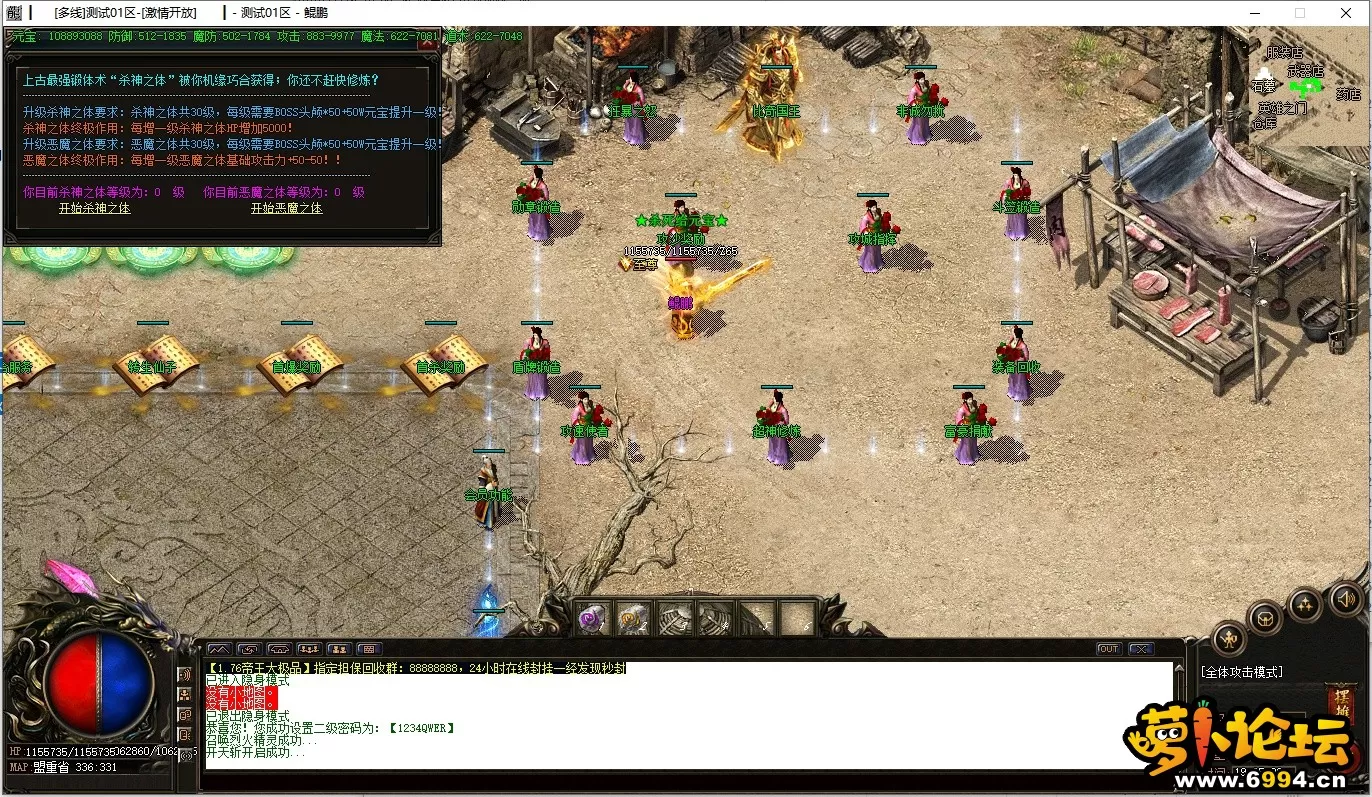The image size is (1372, 797).
Task: Close the chat panel with the X button
Action: pos(1140,649)
